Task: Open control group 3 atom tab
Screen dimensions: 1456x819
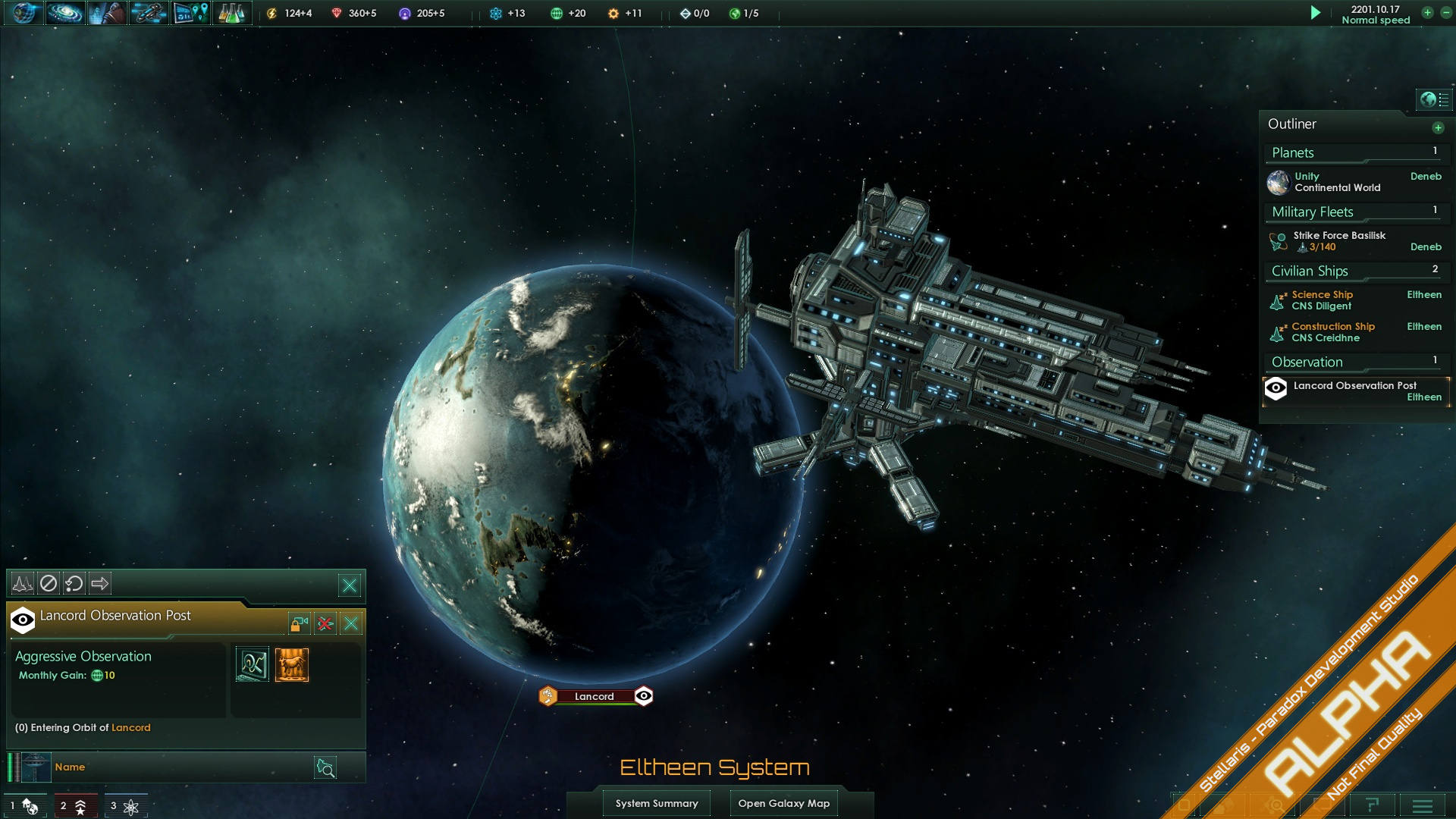Action: (125, 805)
